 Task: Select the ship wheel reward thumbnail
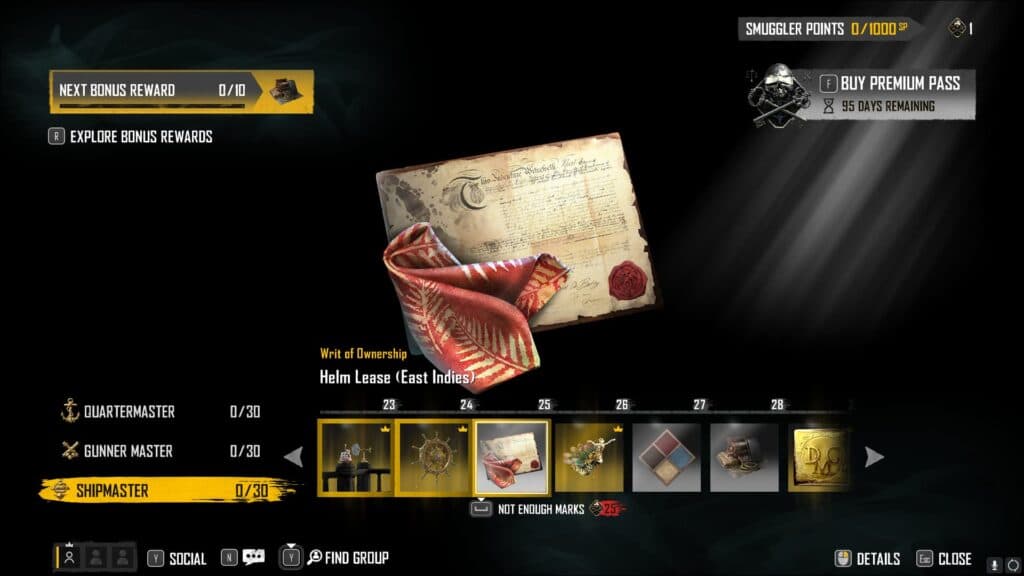tap(433, 457)
